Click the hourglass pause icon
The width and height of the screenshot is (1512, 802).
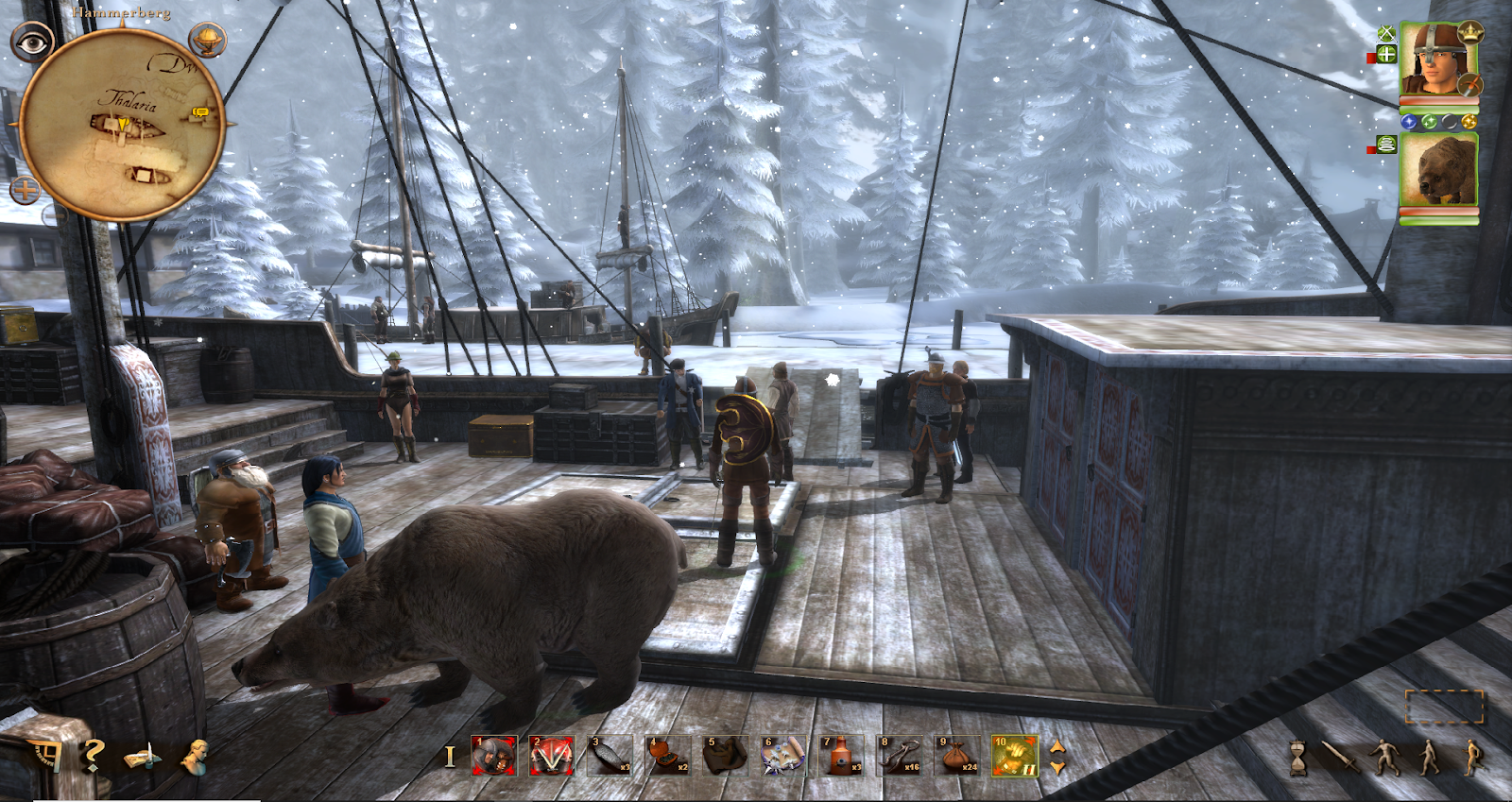click(1301, 757)
